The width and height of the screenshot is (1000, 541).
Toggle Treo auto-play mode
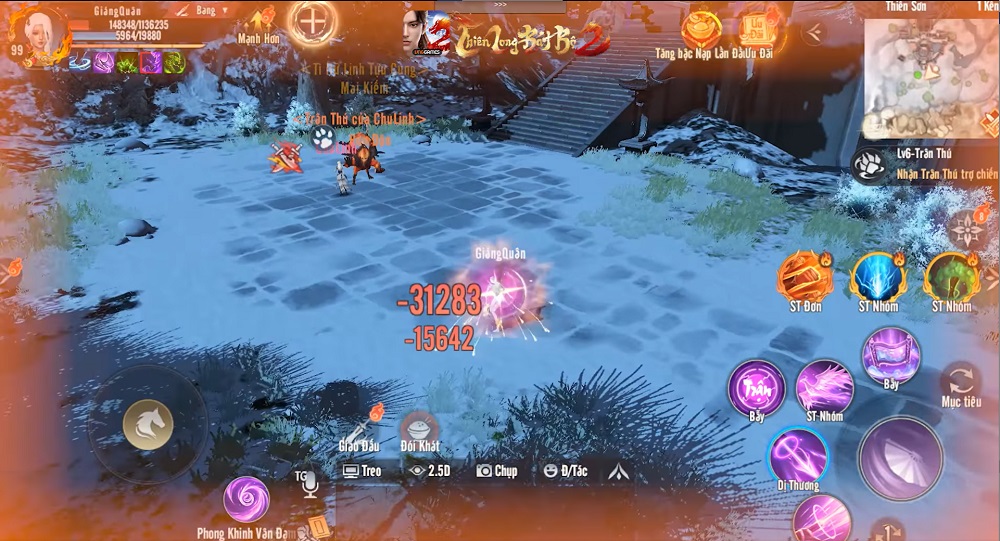(362, 470)
